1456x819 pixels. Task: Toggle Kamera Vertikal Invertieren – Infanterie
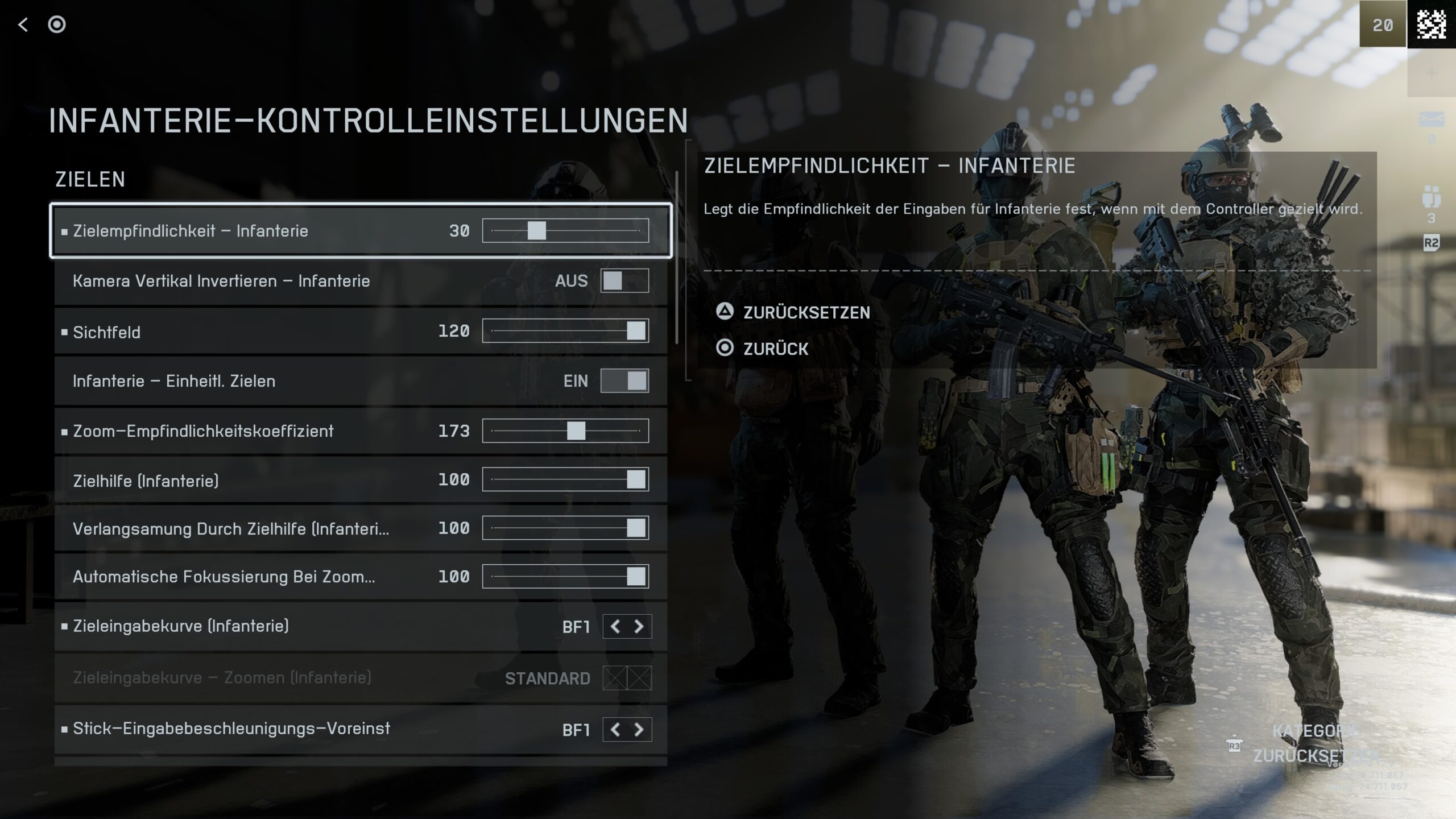tap(624, 281)
